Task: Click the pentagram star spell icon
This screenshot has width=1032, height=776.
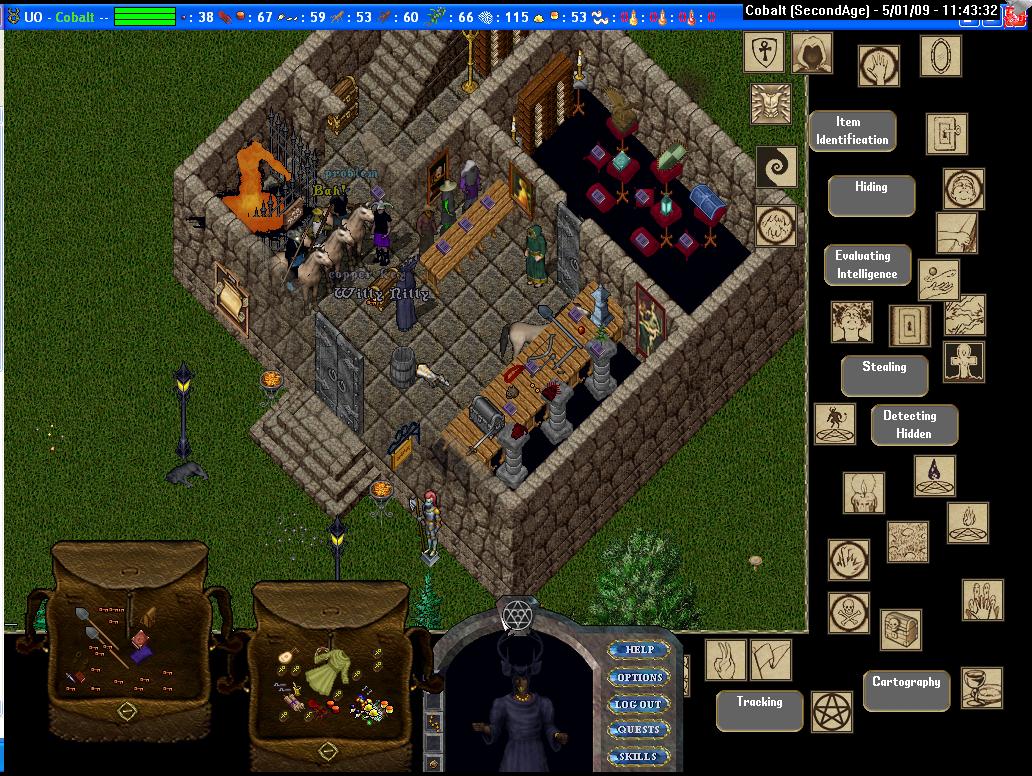Action: tap(831, 710)
